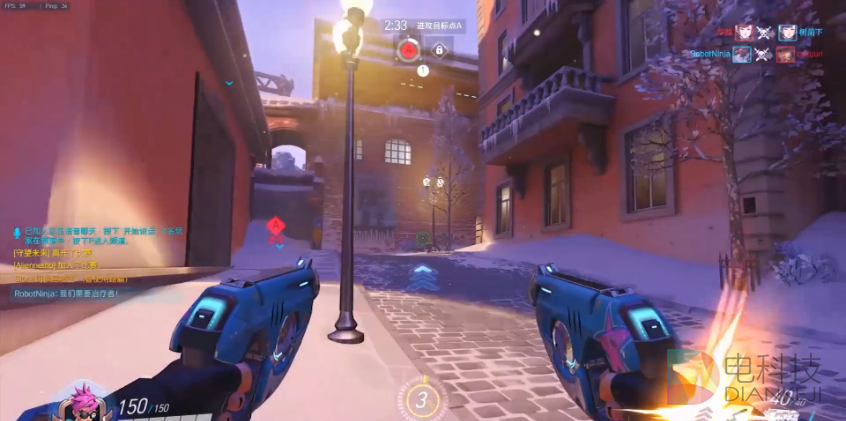Select the locked objective B icon
Image resolution: width=846 pixels, height=421 pixels.
[x=438, y=49]
